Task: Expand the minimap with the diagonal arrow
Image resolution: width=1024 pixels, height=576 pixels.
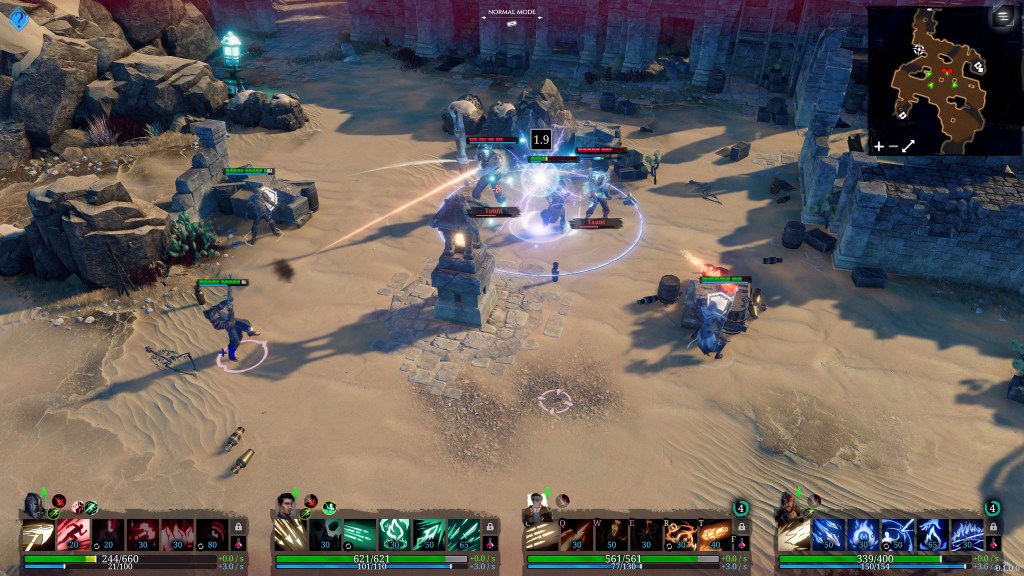Action: (908, 146)
